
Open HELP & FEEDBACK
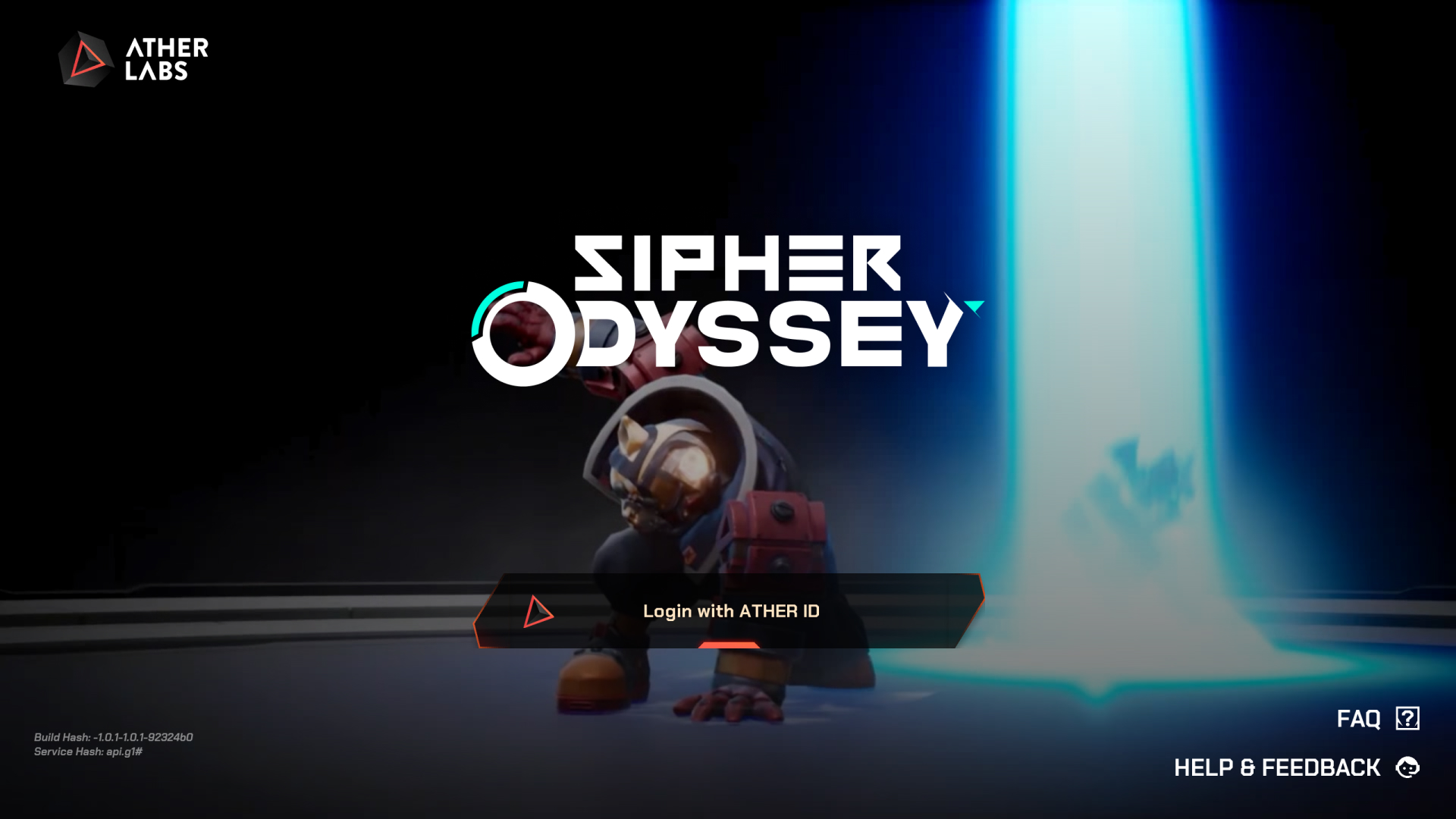point(1277,767)
